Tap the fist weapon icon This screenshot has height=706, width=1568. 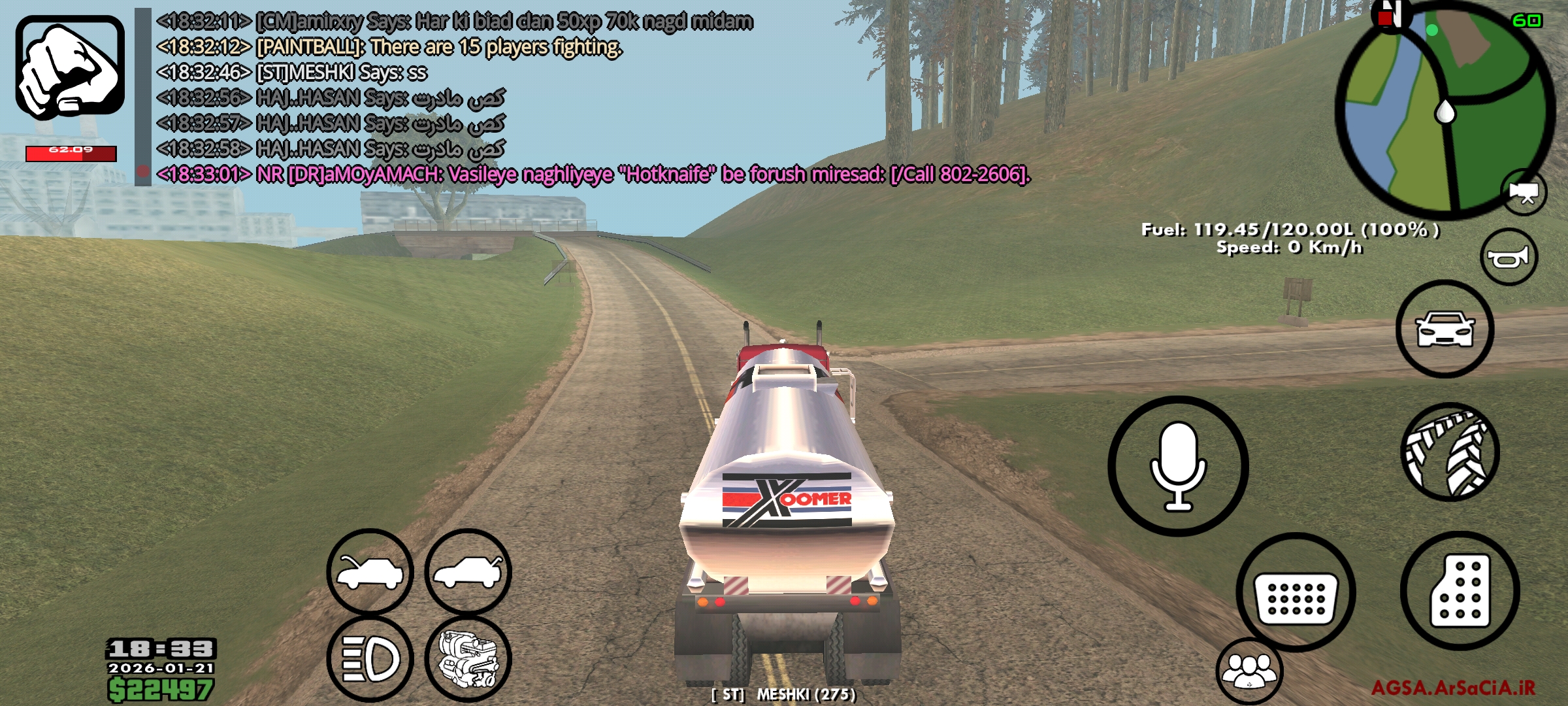pyautogui.click(x=70, y=67)
